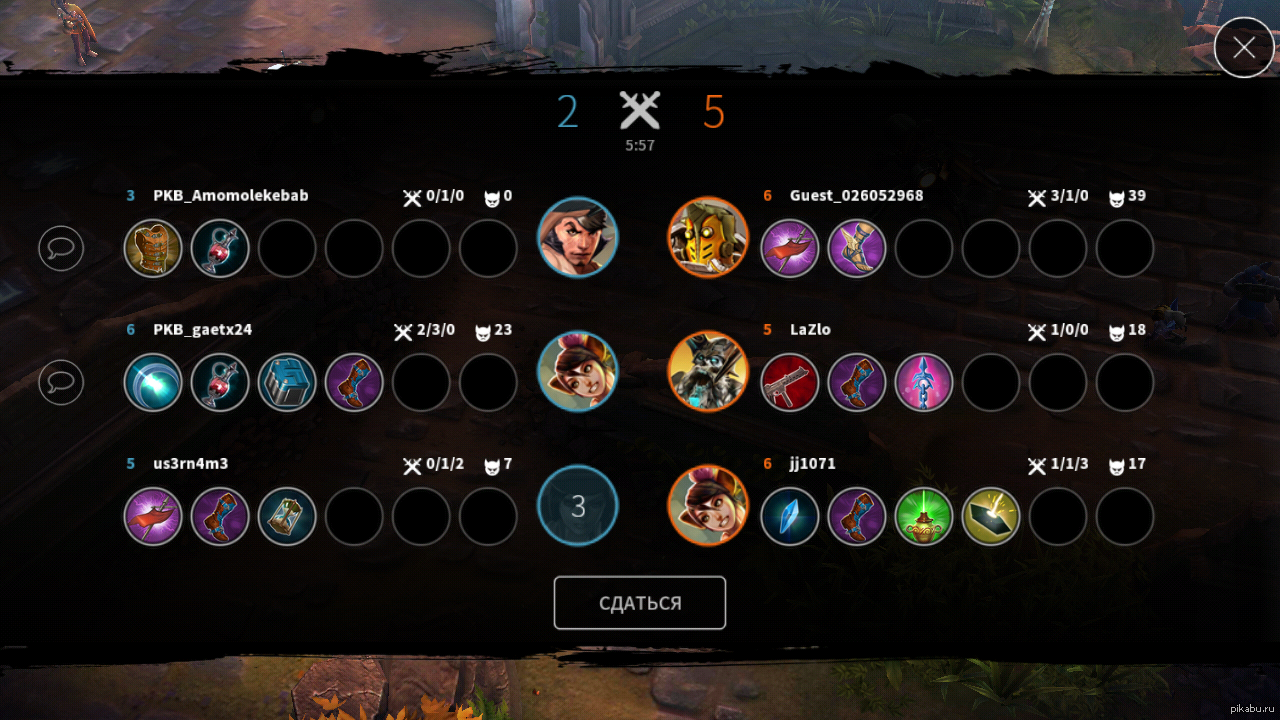The image size is (1280, 720).
Task: Select PKB_gaetx24's glowing blue orb item
Action: [x=153, y=382]
